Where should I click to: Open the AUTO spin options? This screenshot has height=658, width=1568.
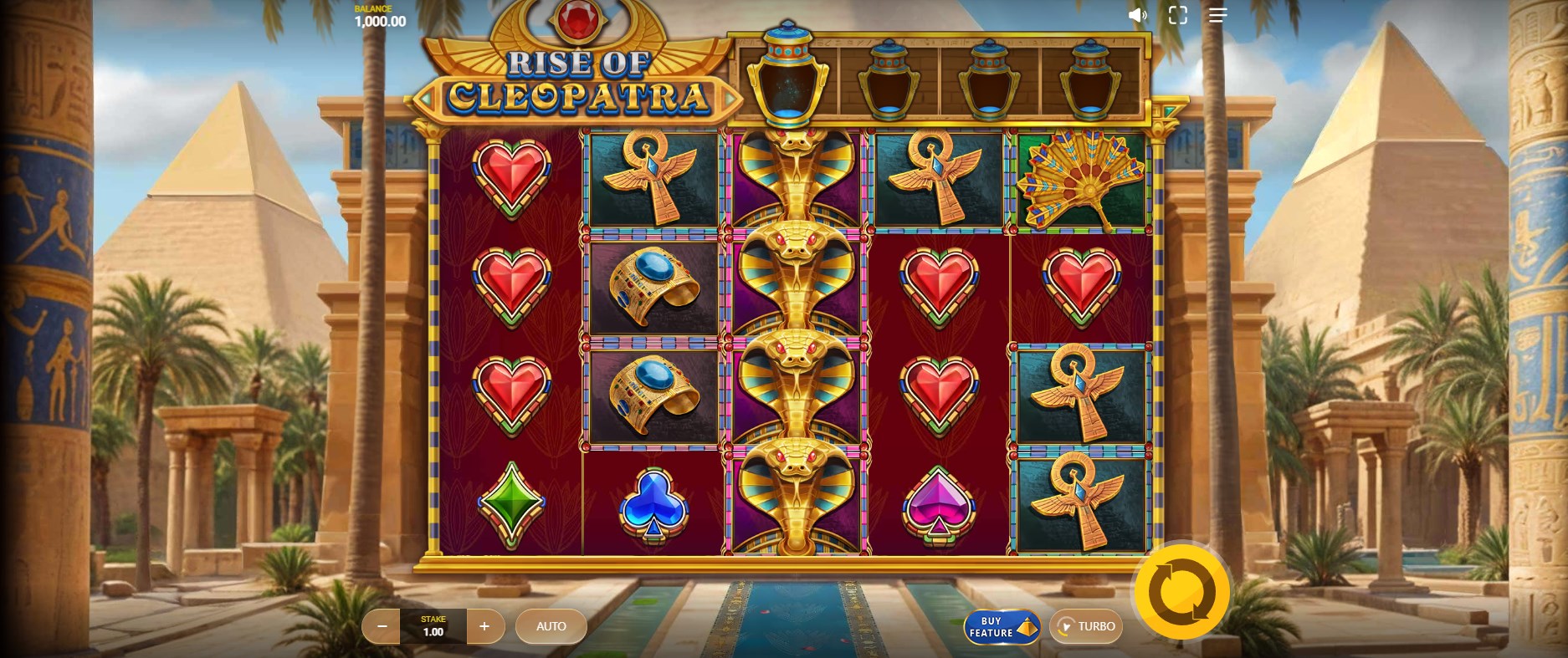pyautogui.click(x=551, y=626)
